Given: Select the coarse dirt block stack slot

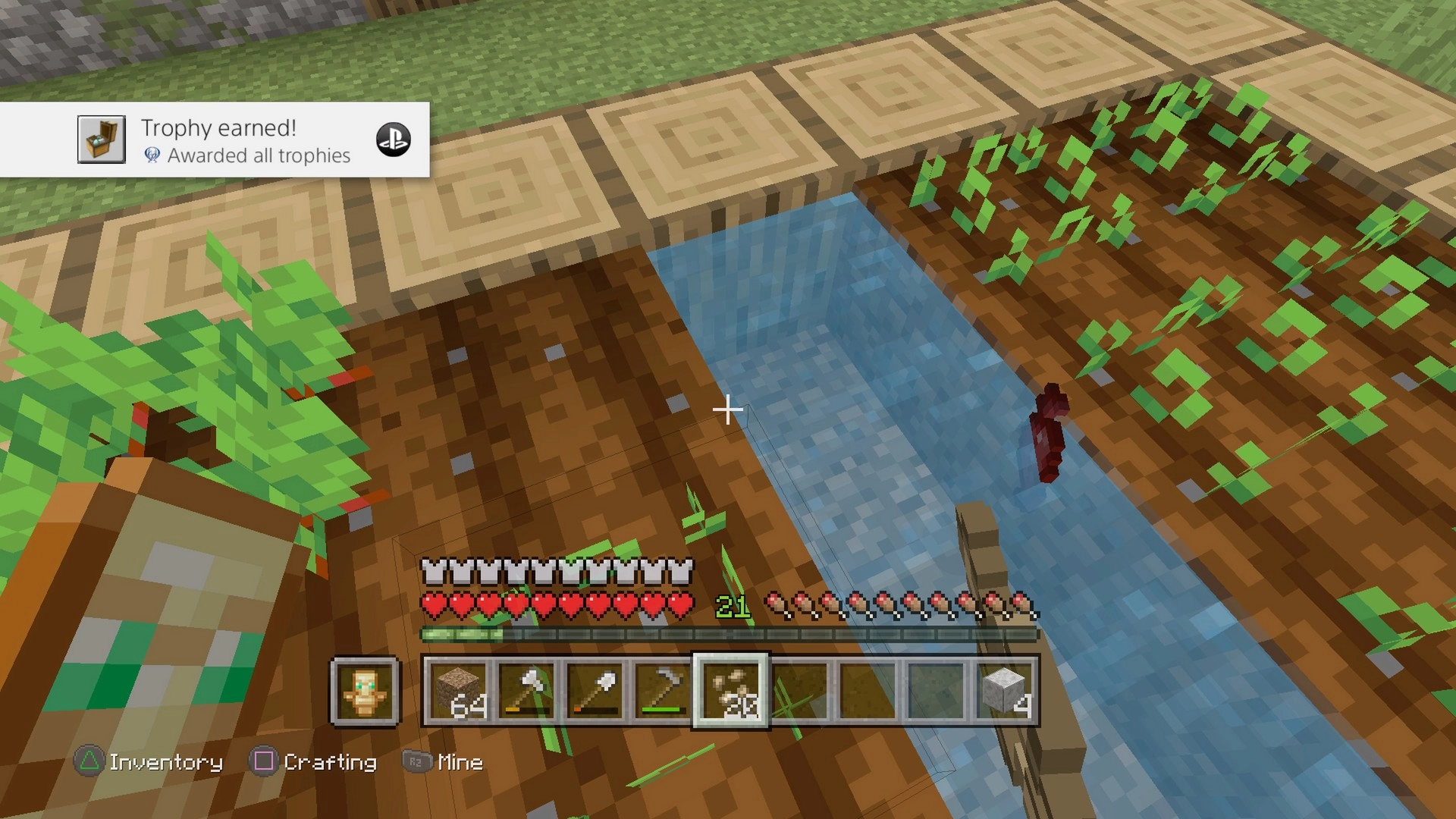Looking at the screenshot, I should (458, 690).
